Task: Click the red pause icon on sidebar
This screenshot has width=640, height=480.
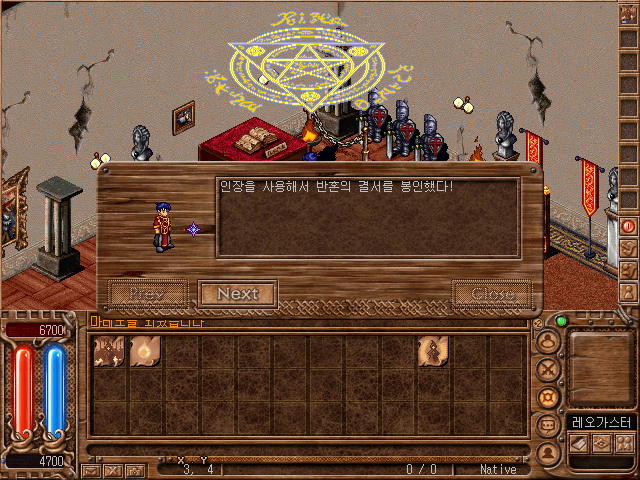Action: coord(629,226)
